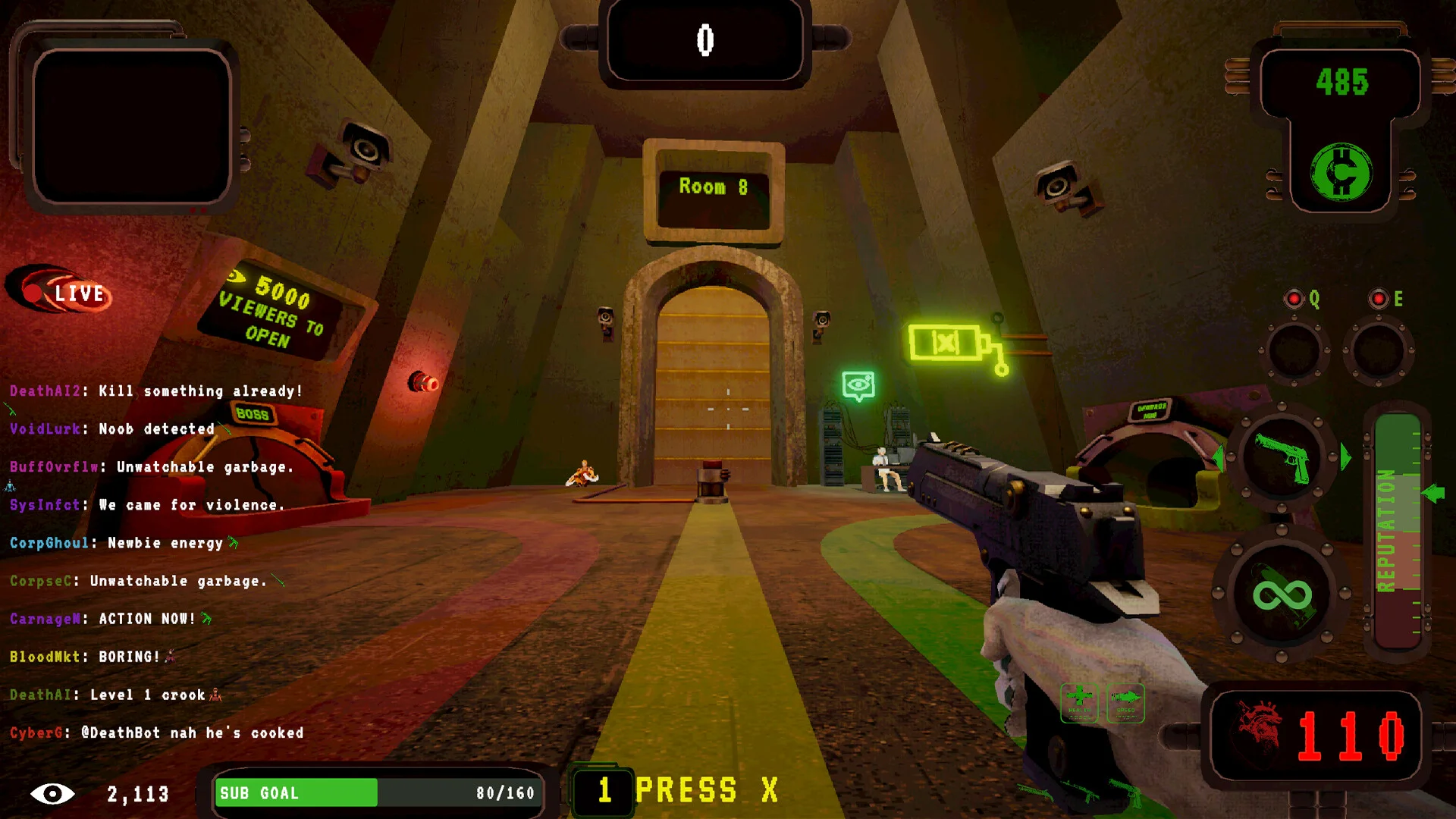This screenshot has width=1456, height=819.
Task: Click the right weapon-cycle arrow
Action: coord(1346,457)
